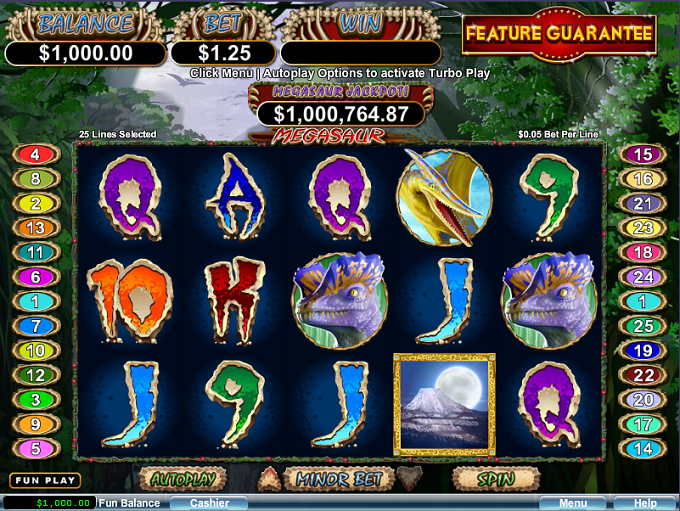Activate payline 25
This screenshot has height=511, width=680.
(x=643, y=326)
